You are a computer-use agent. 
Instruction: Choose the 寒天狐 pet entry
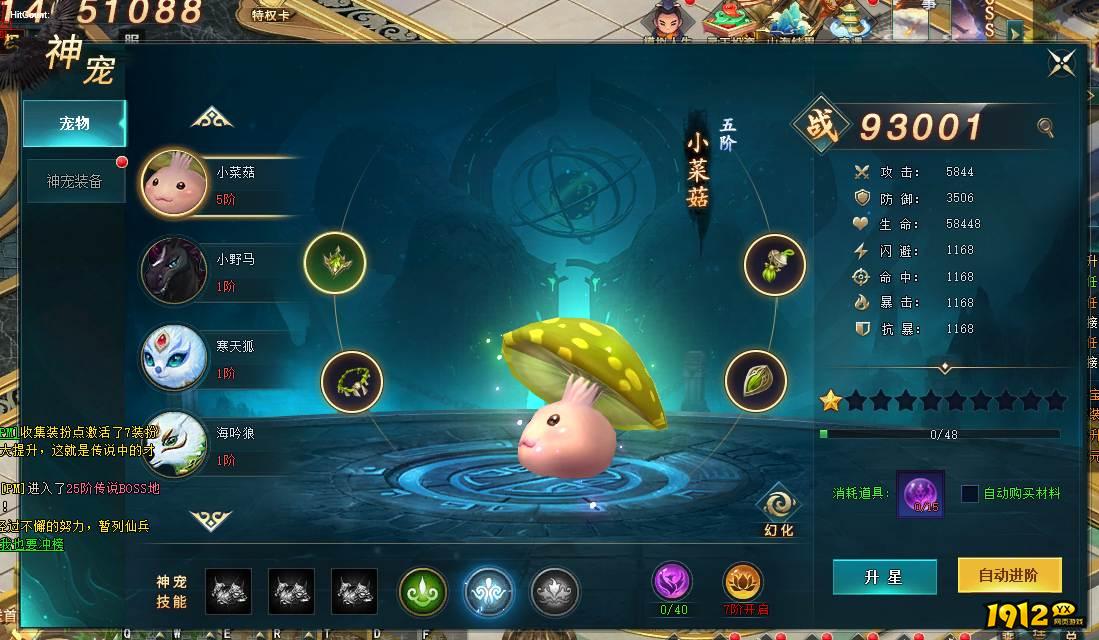(x=220, y=358)
